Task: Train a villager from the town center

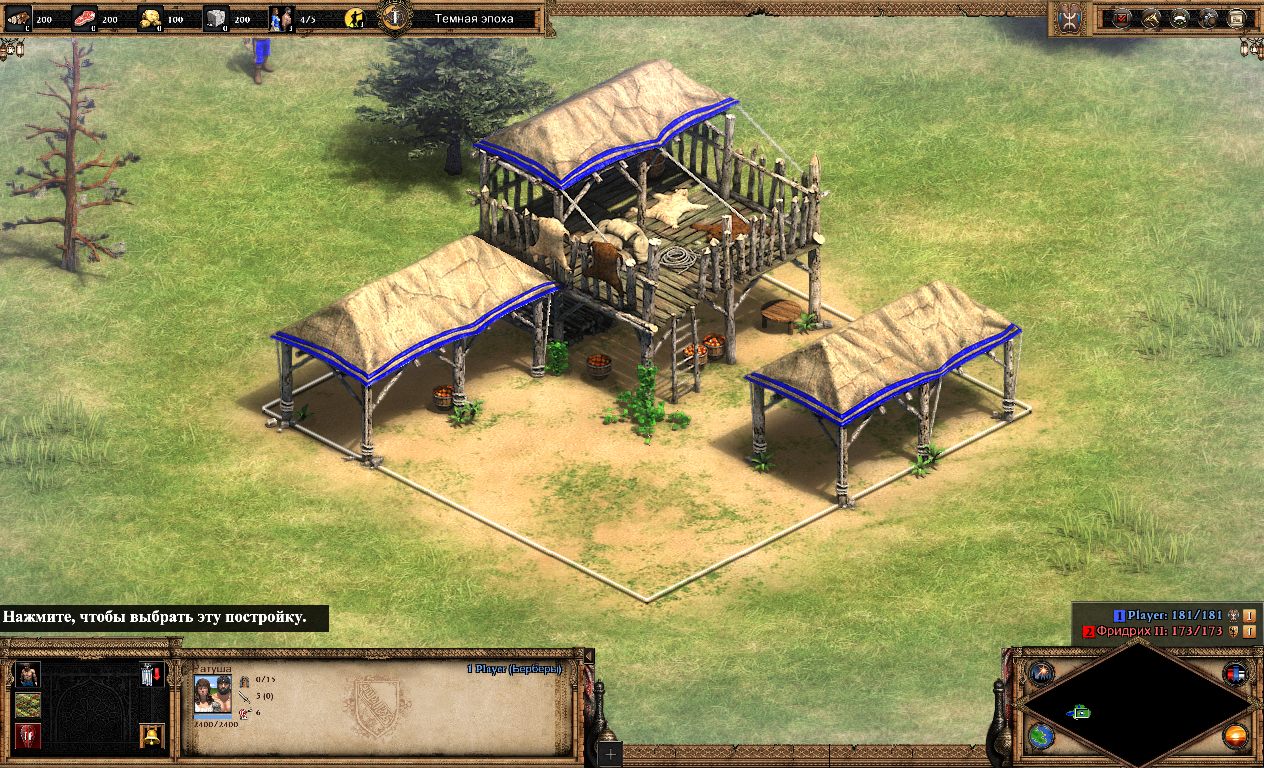Action: pos(28,673)
